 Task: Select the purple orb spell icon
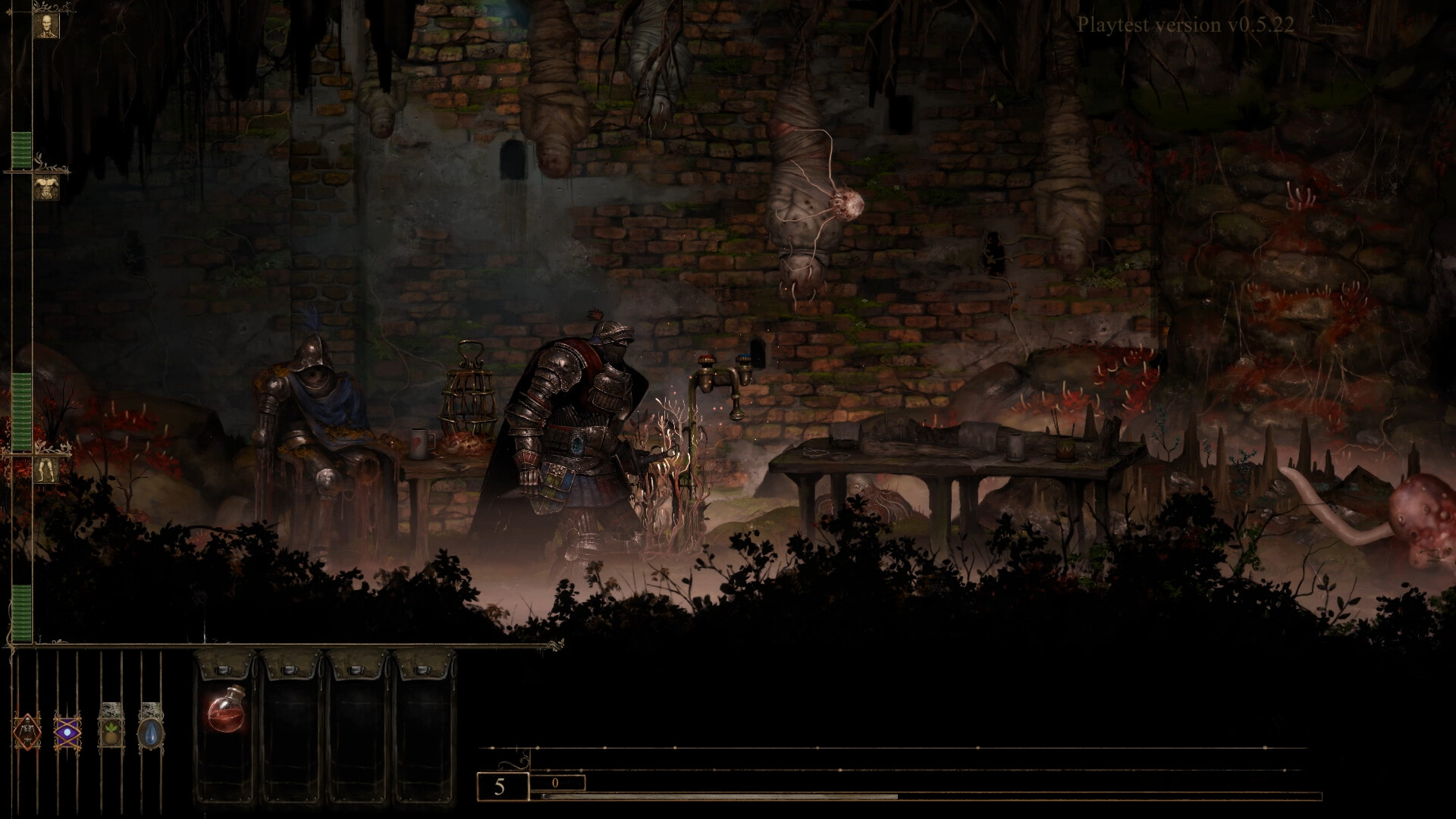[67, 731]
